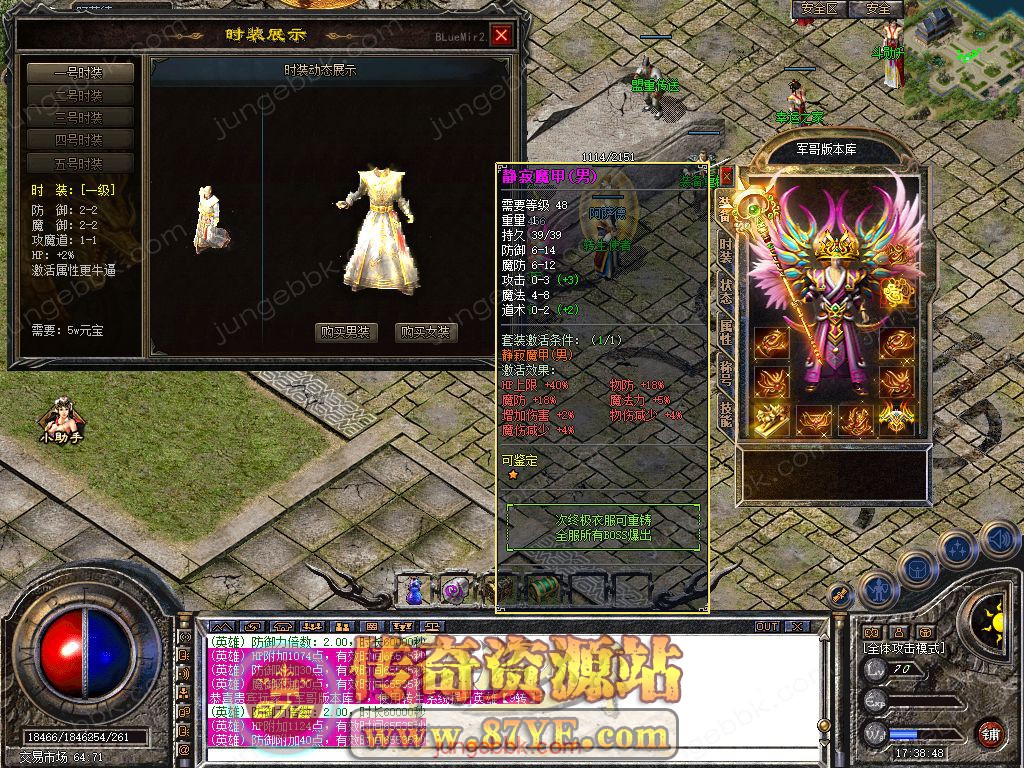Choose the 二号时装 outfit entry
Image resolution: width=1024 pixels, height=768 pixels.
pyautogui.click(x=79, y=96)
